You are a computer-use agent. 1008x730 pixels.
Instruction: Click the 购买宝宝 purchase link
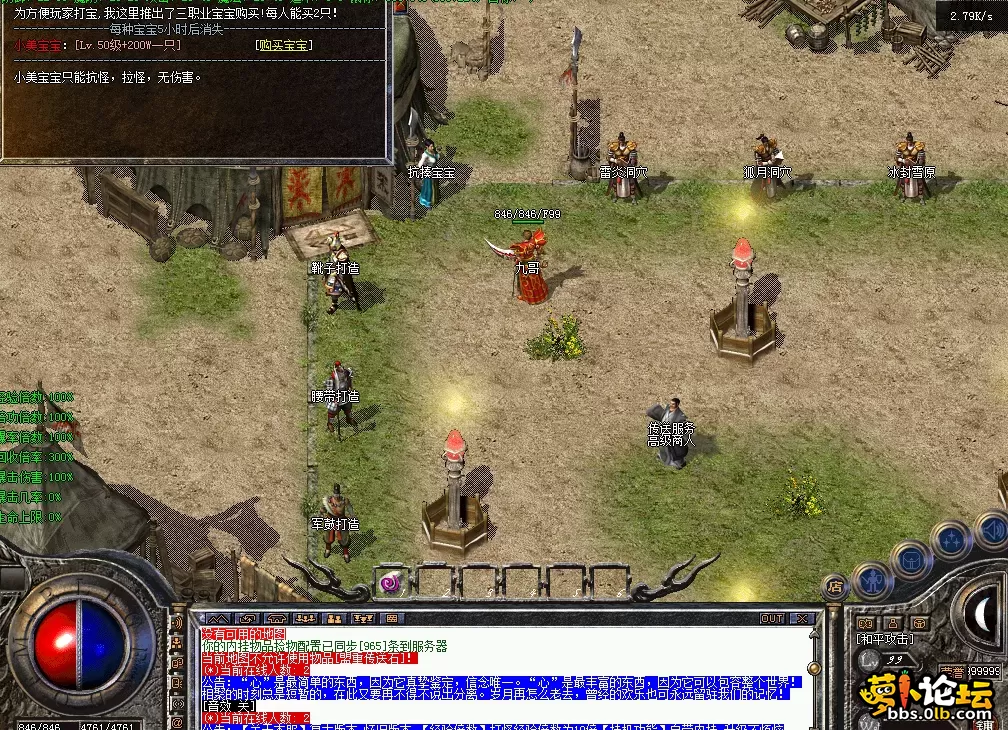[x=284, y=45]
